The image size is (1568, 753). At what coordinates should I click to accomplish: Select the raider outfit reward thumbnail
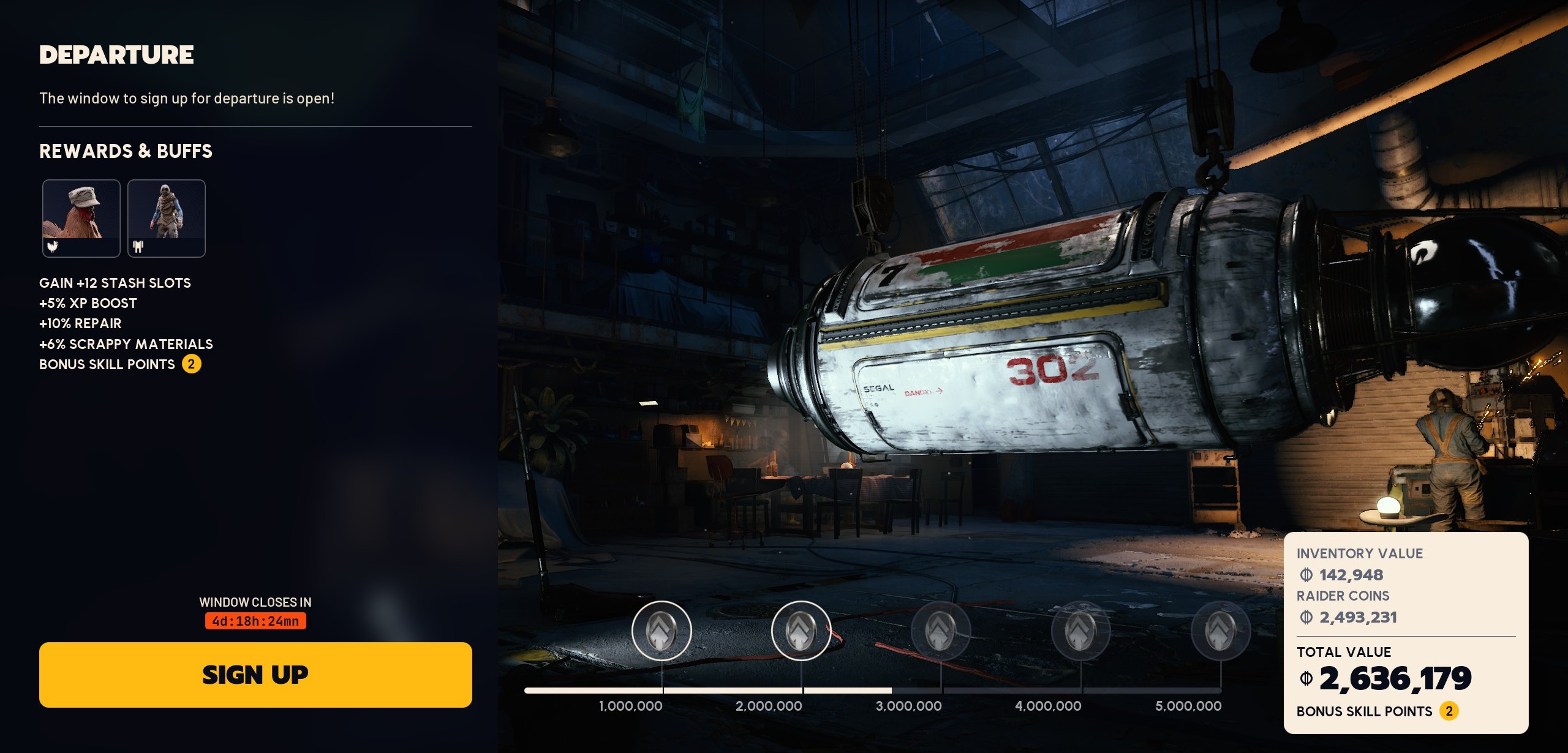click(167, 218)
